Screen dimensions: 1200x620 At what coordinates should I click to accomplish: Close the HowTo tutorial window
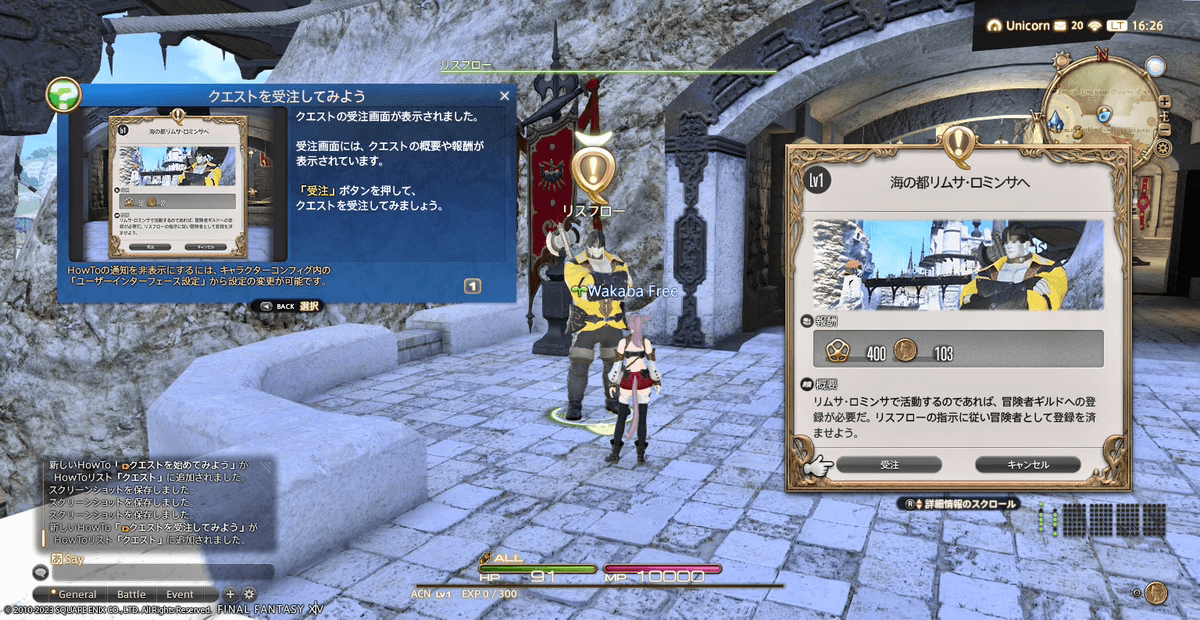pyautogui.click(x=504, y=96)
